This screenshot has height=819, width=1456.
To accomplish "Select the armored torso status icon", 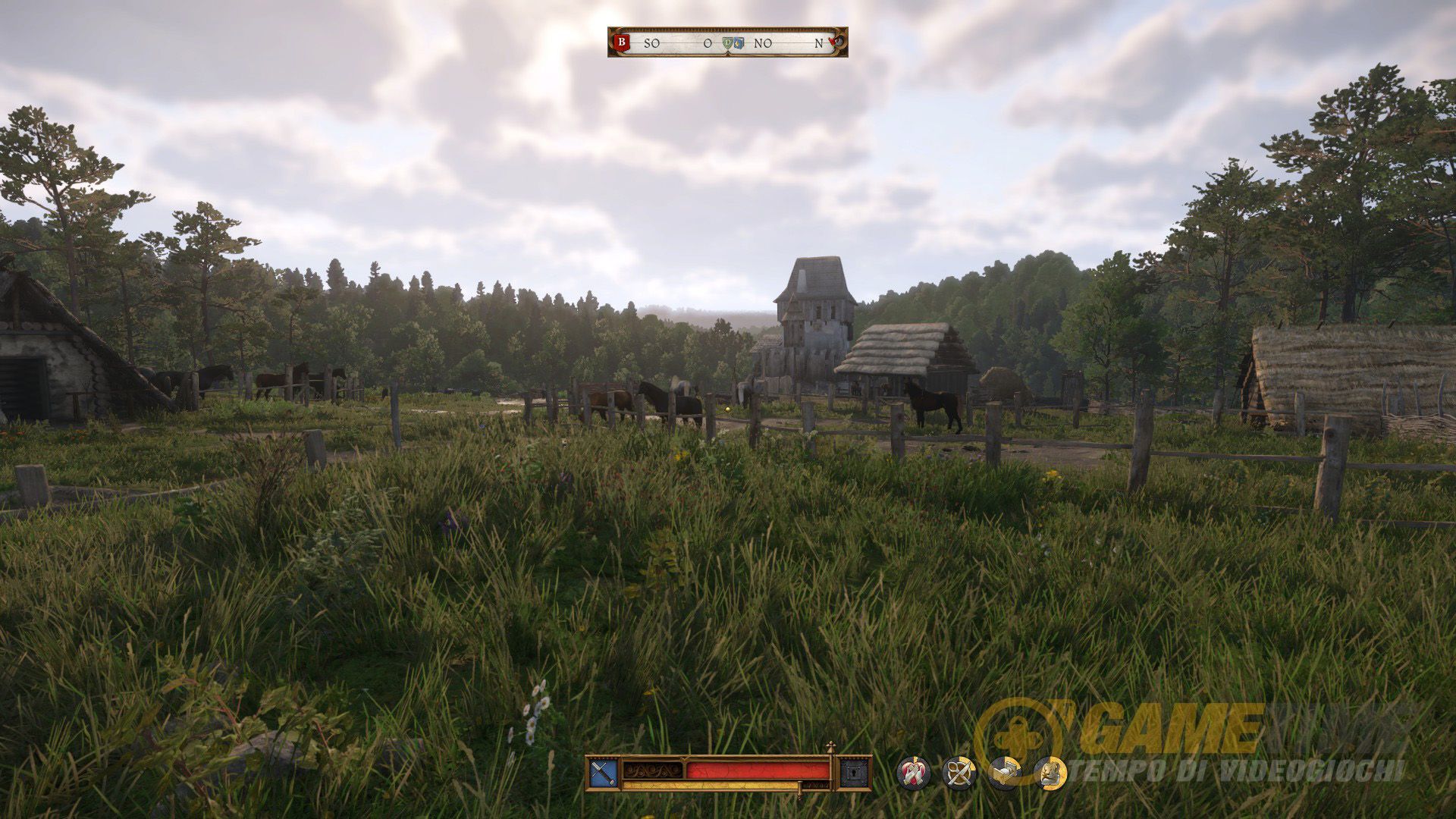I will click(1050, 773).
